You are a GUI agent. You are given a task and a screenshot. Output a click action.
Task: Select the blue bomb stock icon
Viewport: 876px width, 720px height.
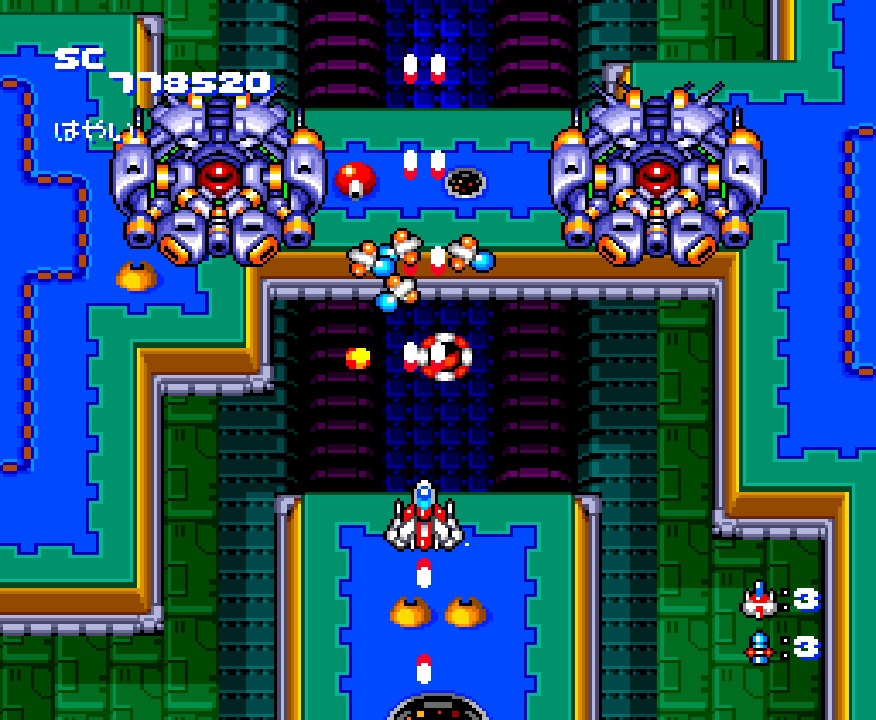click(x=760, y=647)
